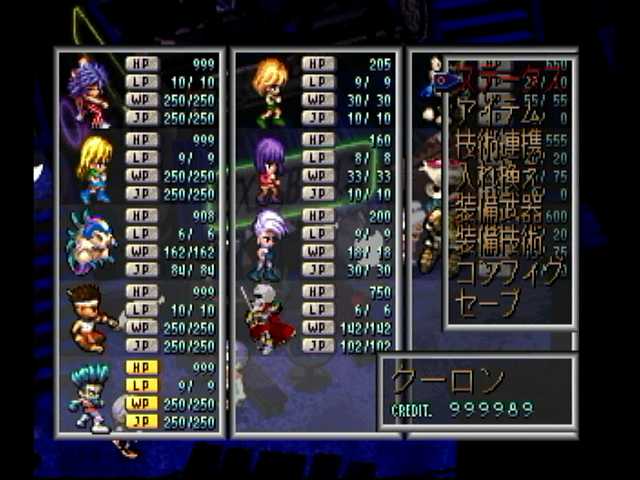Select the purple spiky-haired character in red
The image size is (640, 480).
(90, 91)
